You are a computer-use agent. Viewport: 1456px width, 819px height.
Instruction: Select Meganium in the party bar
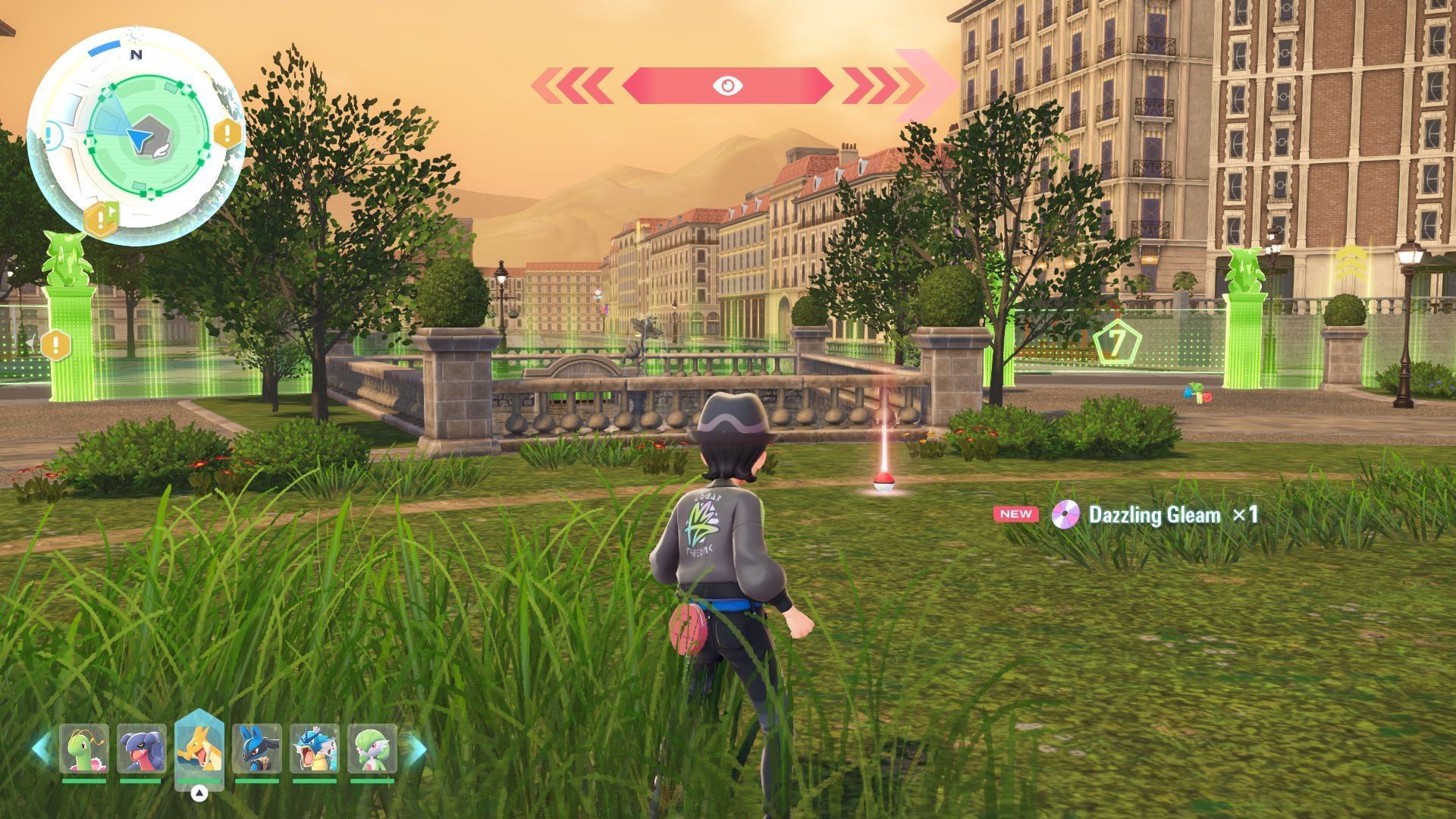click(x=84, y=749)
